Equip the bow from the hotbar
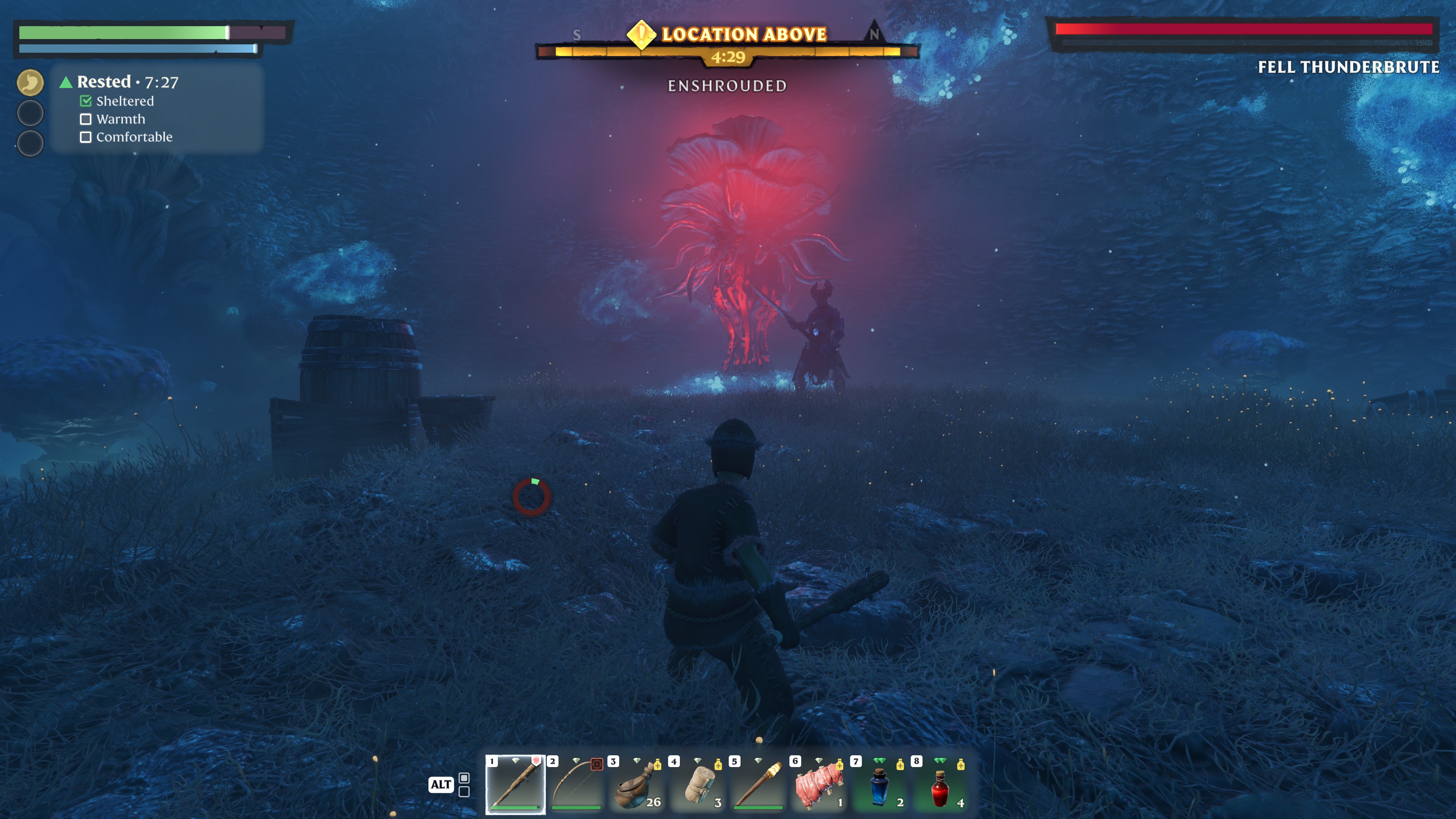 coord(576,784)
